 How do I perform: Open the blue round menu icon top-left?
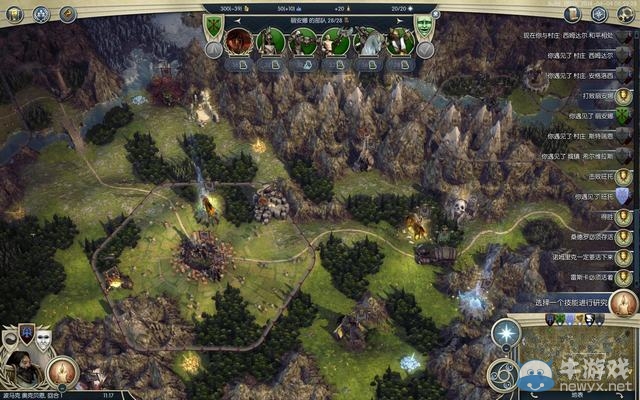(x=41, y=14)
